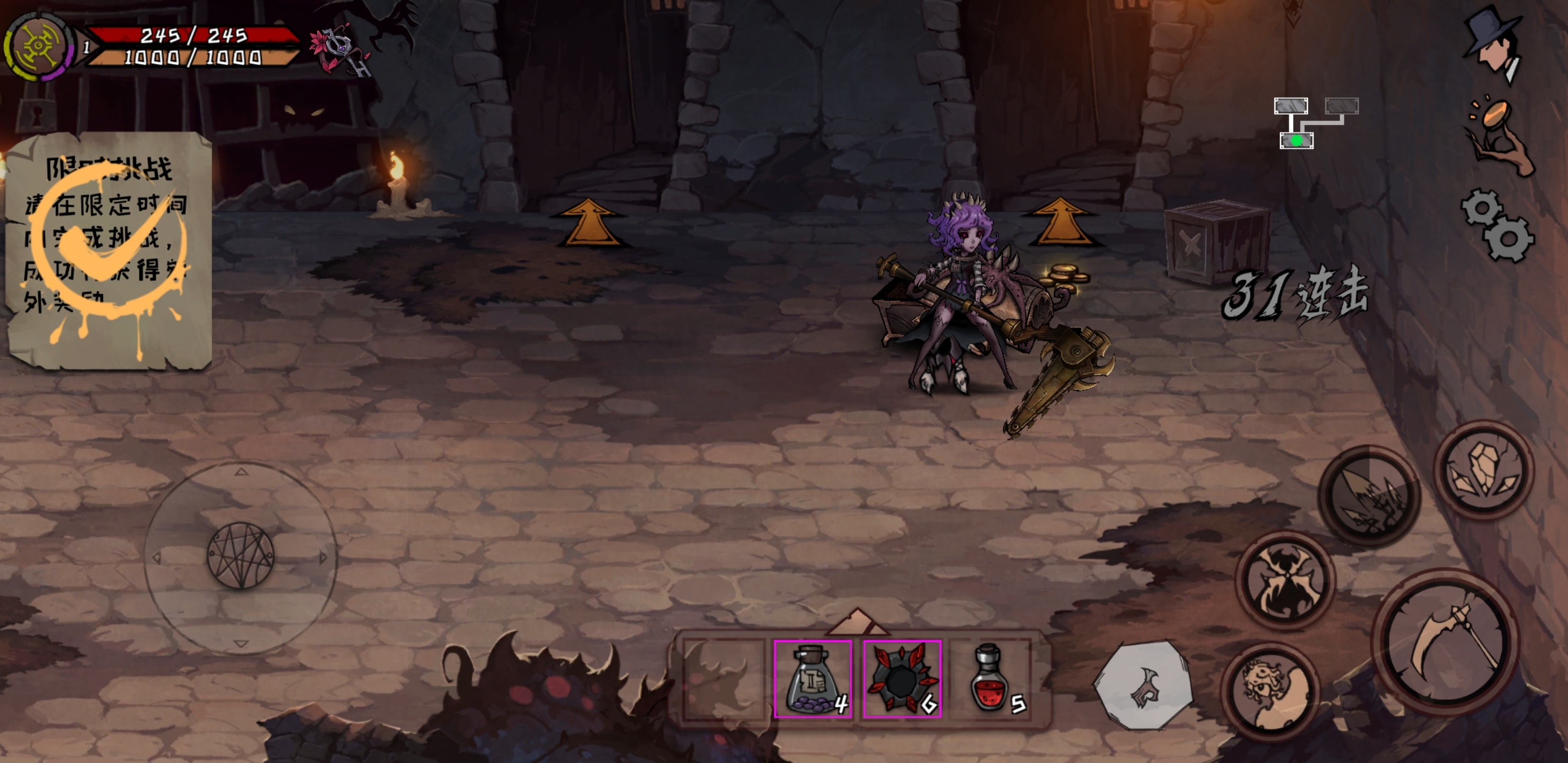Activate the crystal shard skill
This screenshot has height=763, width=1568.
(x=1483, y=469)
